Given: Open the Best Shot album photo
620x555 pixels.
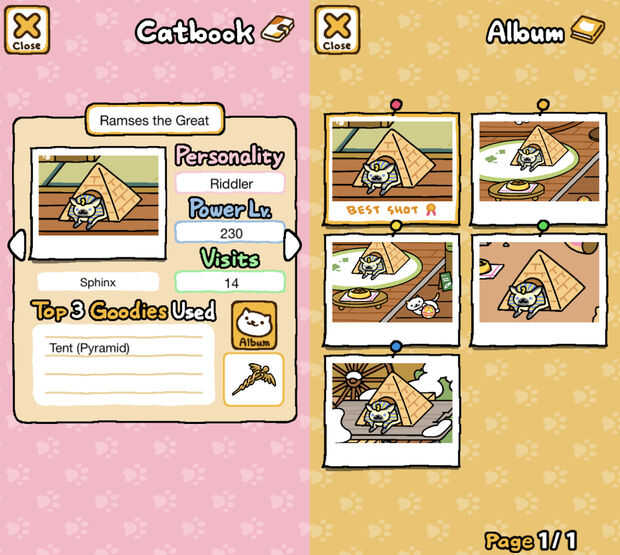Looking at the screenshot, I should (x=392, y=168).
